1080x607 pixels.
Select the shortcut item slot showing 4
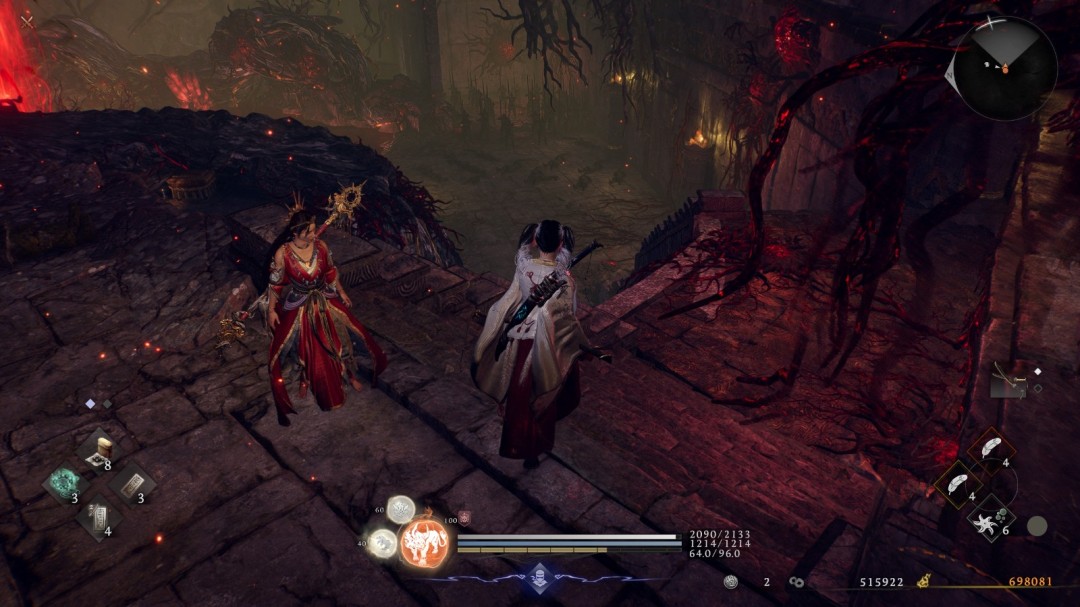coord(98,517)
